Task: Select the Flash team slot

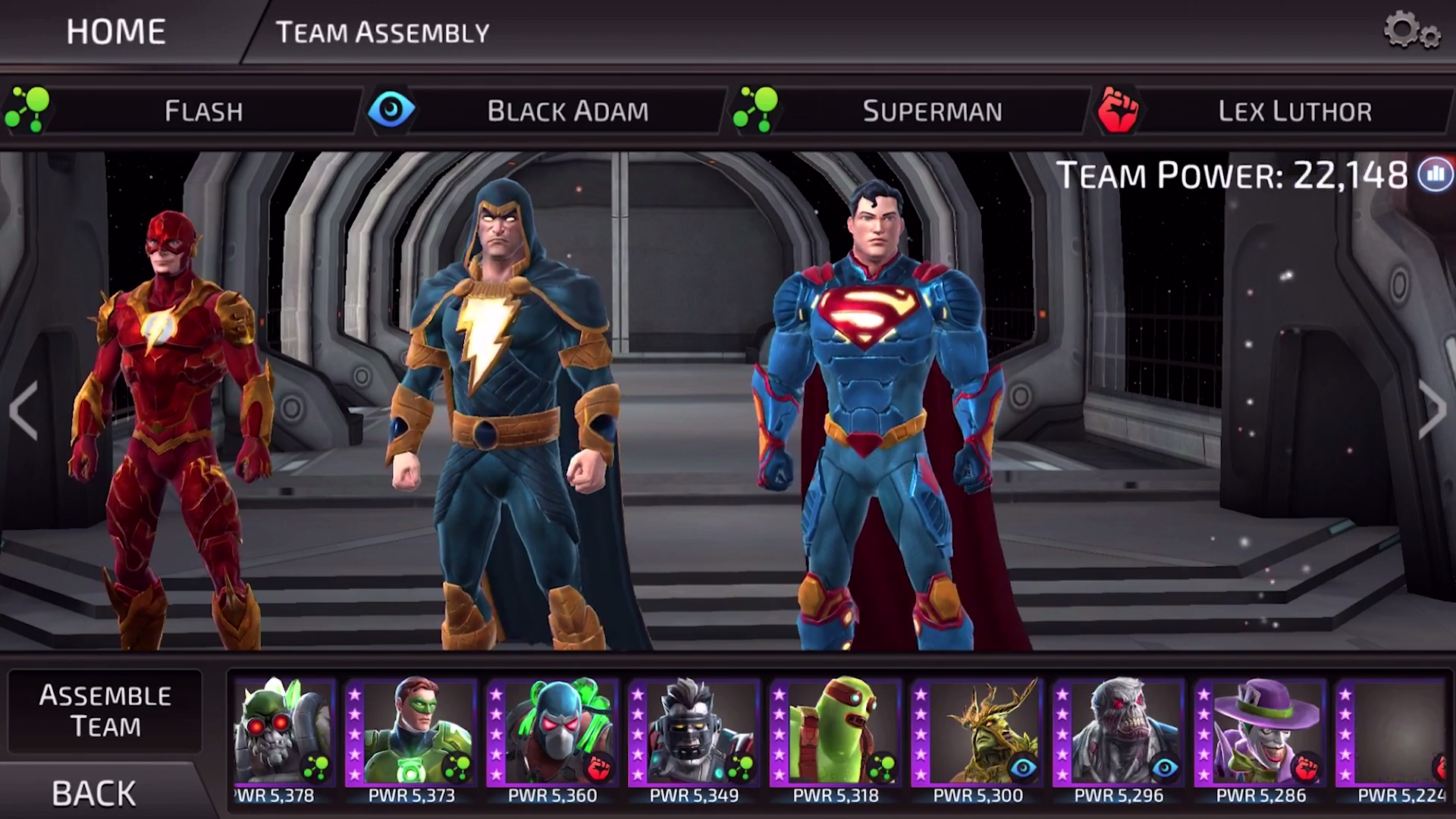Action: [203, 111]
